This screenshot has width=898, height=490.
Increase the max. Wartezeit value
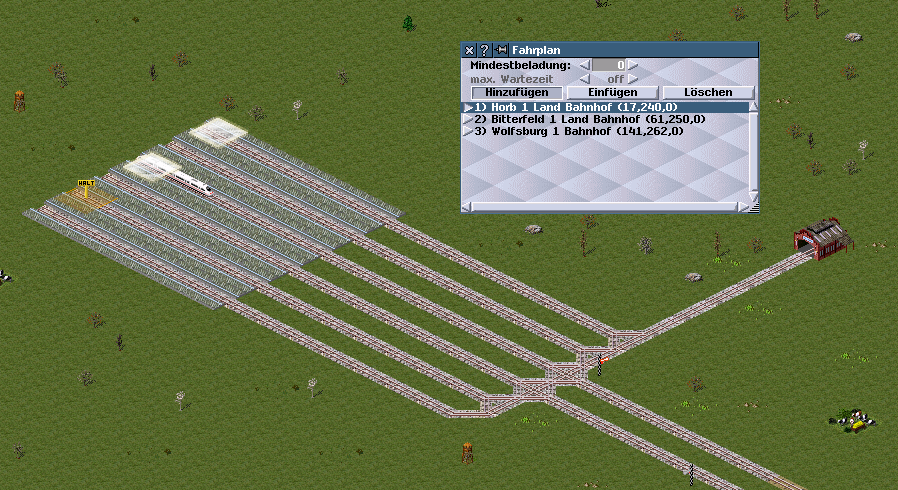click(632, 79)
